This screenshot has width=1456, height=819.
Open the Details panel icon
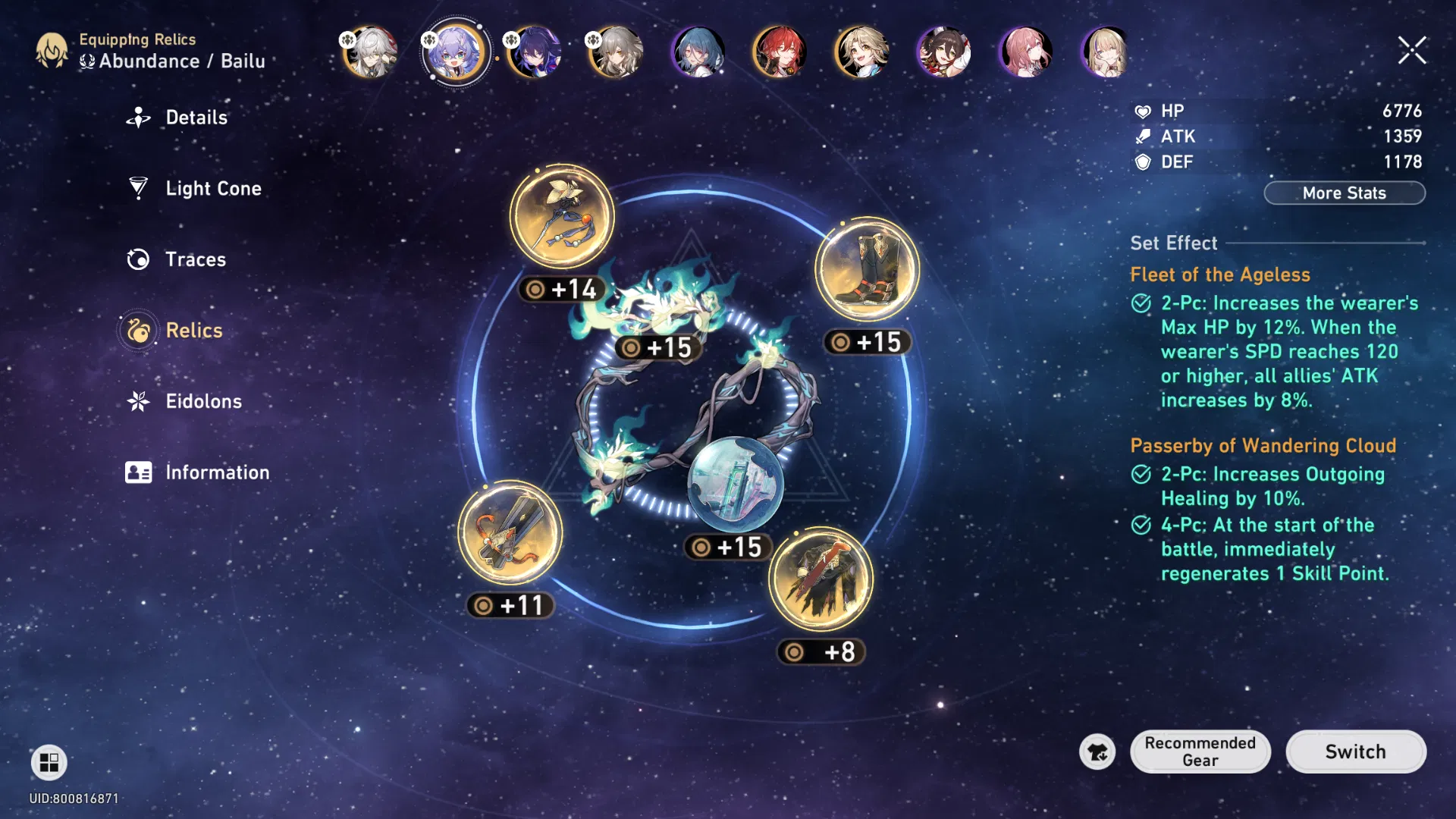click(139, 117)
